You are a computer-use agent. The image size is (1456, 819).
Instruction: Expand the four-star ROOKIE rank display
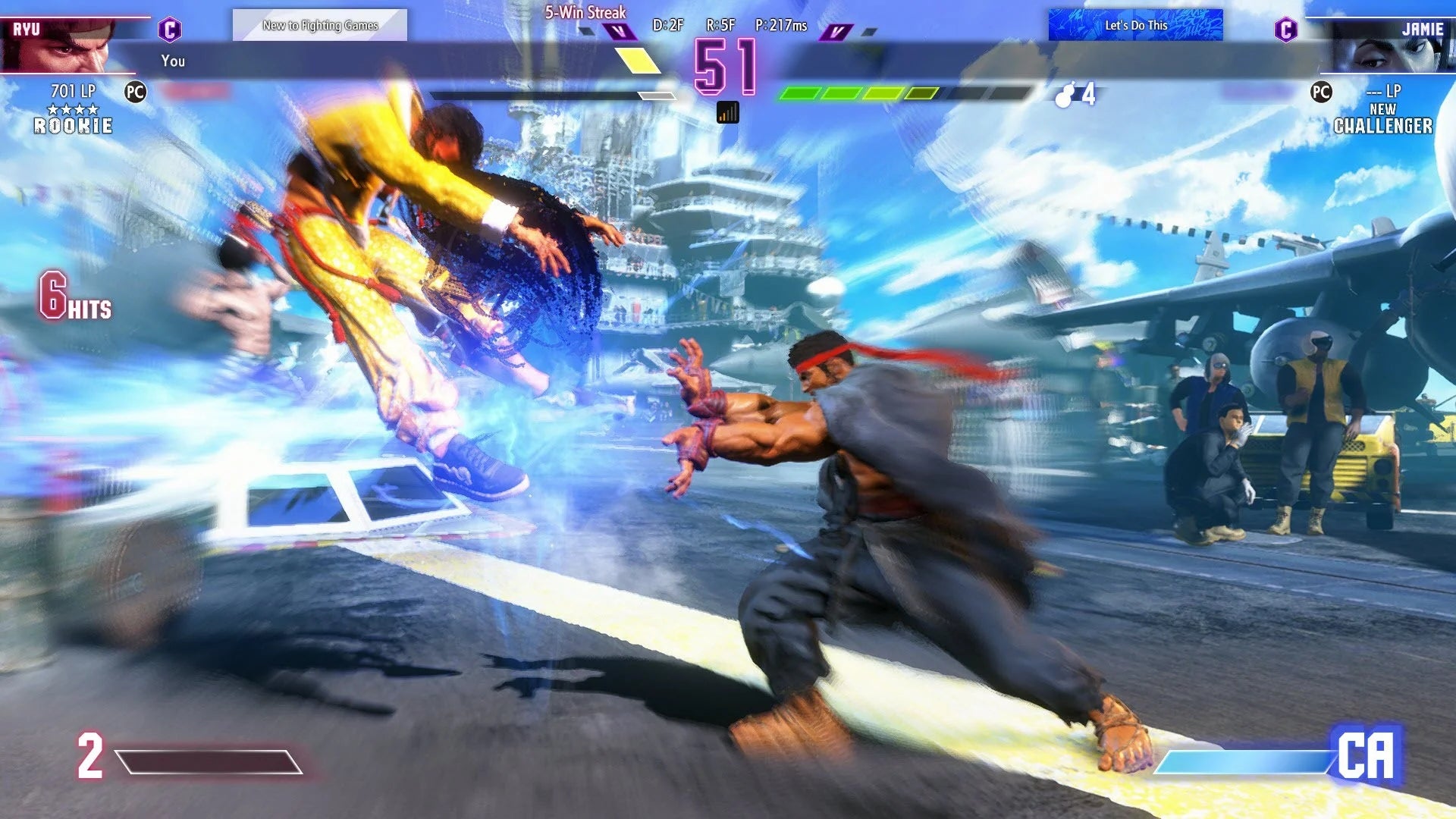[72, 118]
